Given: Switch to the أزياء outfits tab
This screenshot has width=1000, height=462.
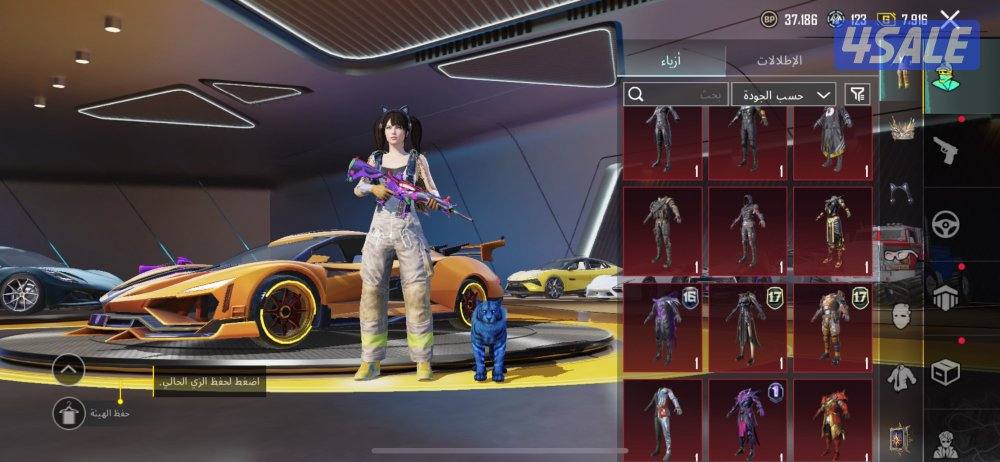Looking at the screenshot, I should pyautogui.click(x=671, y=61).
